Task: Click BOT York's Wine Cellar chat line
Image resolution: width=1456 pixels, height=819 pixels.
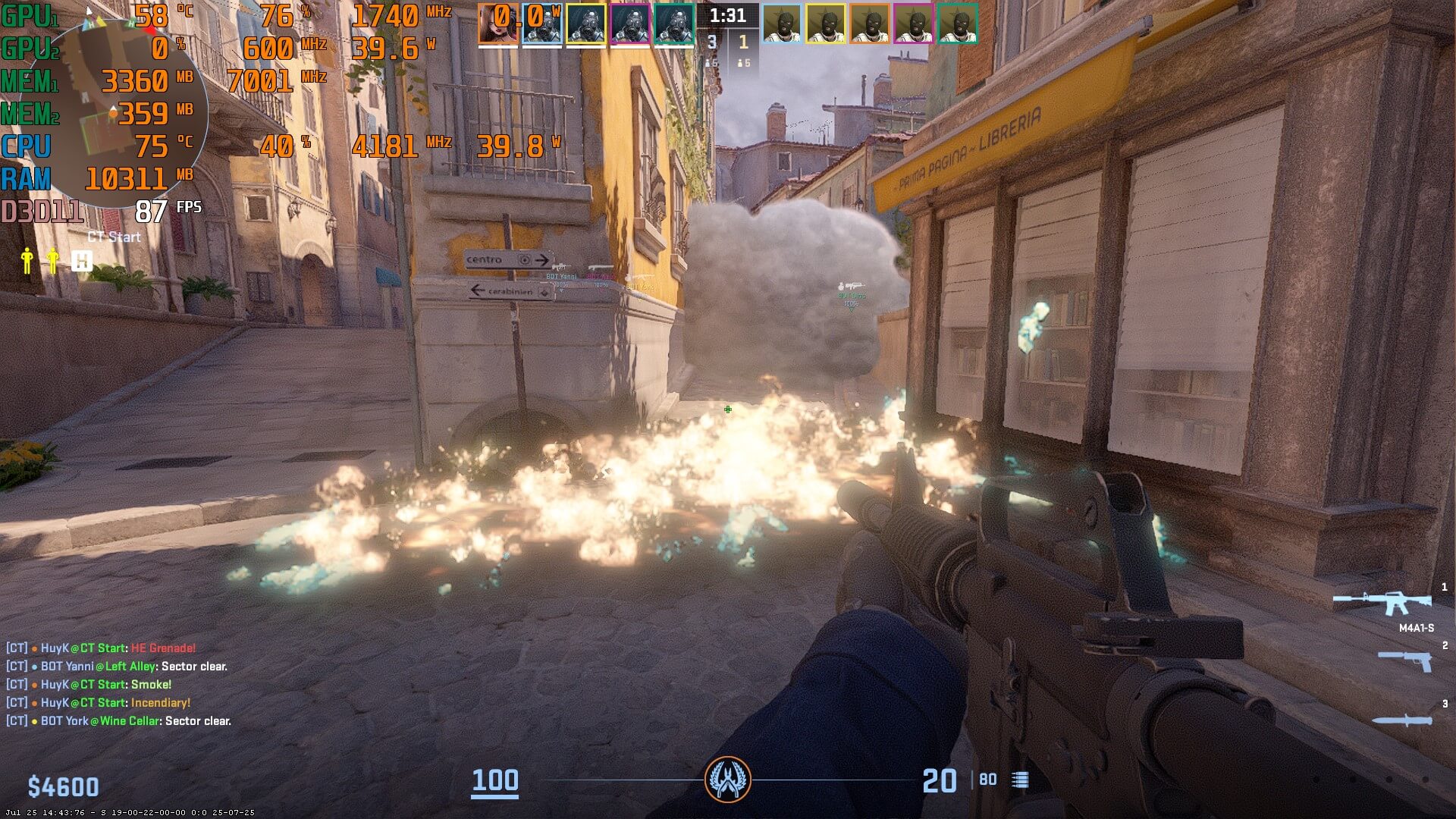Action: [118, 721]
